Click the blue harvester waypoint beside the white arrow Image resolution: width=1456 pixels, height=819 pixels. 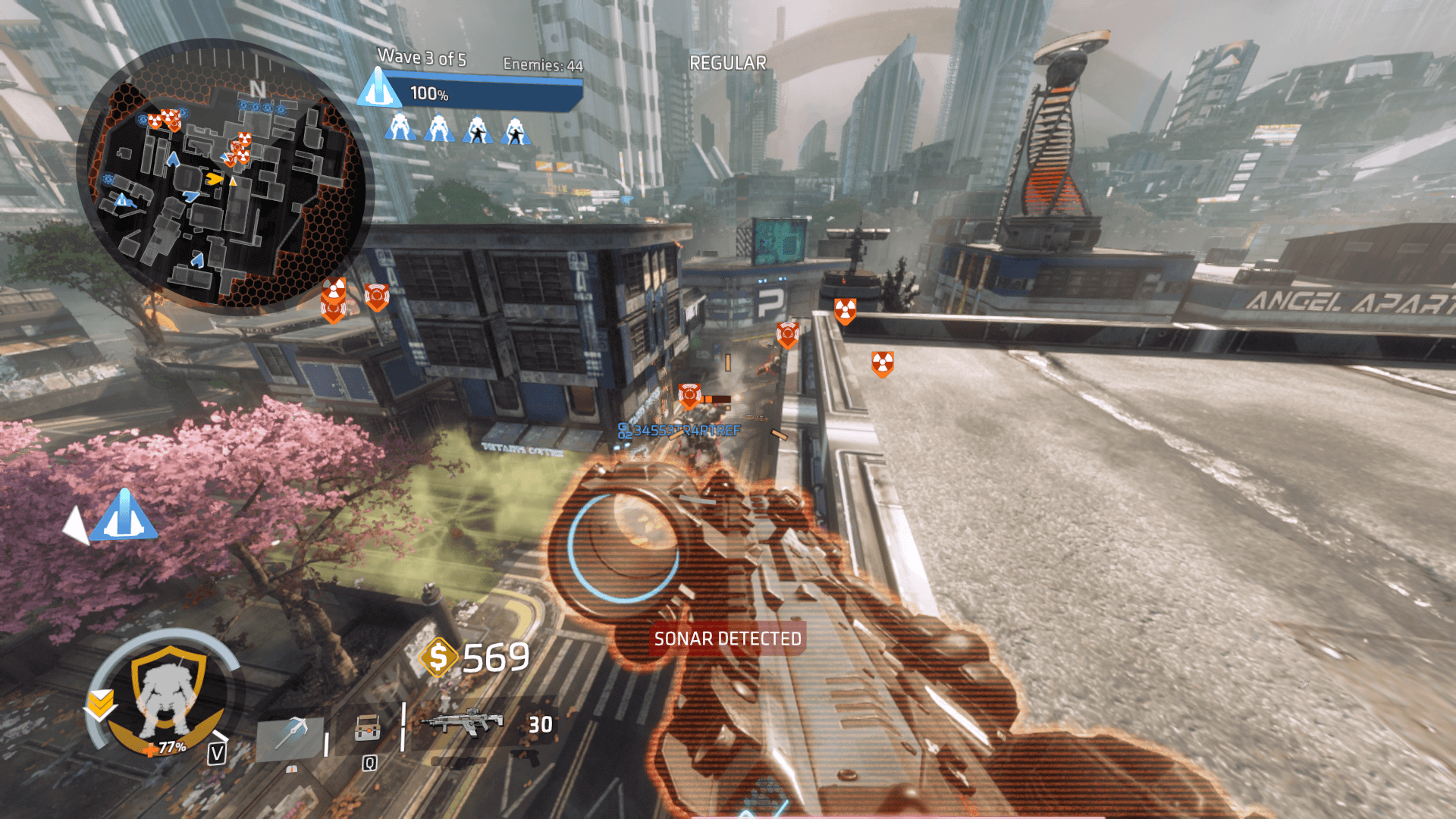point(124,516)
